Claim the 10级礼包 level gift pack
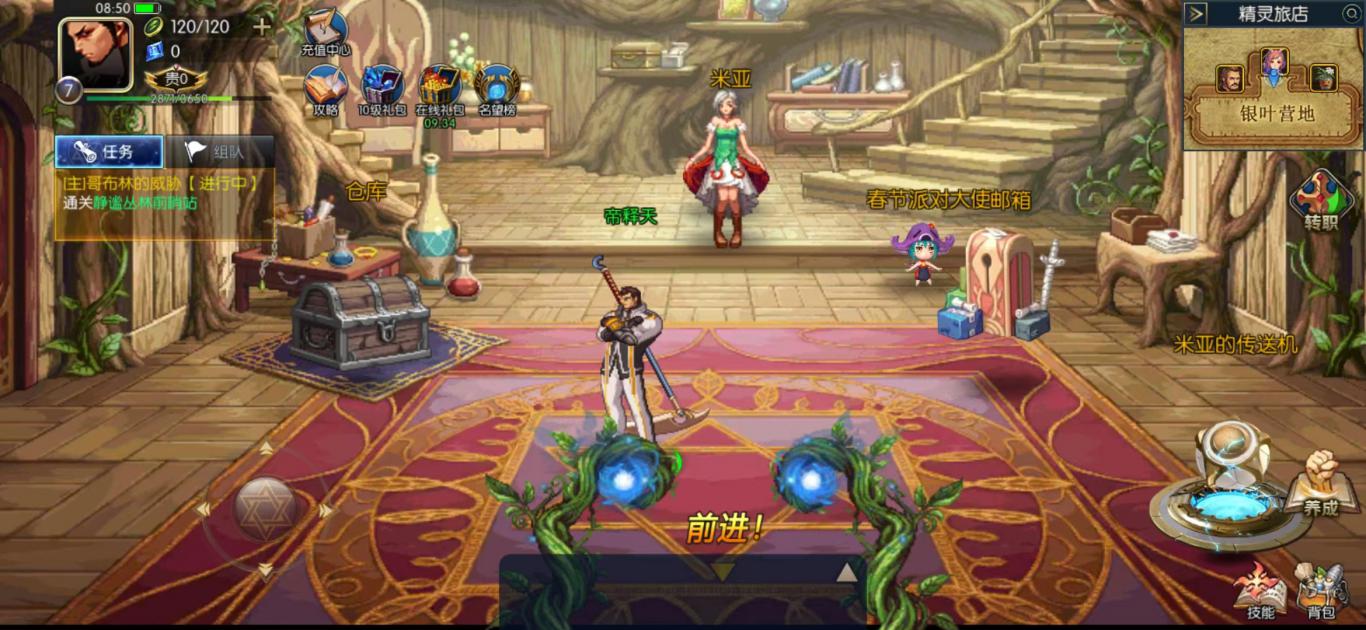 click(x=382, y=89)
